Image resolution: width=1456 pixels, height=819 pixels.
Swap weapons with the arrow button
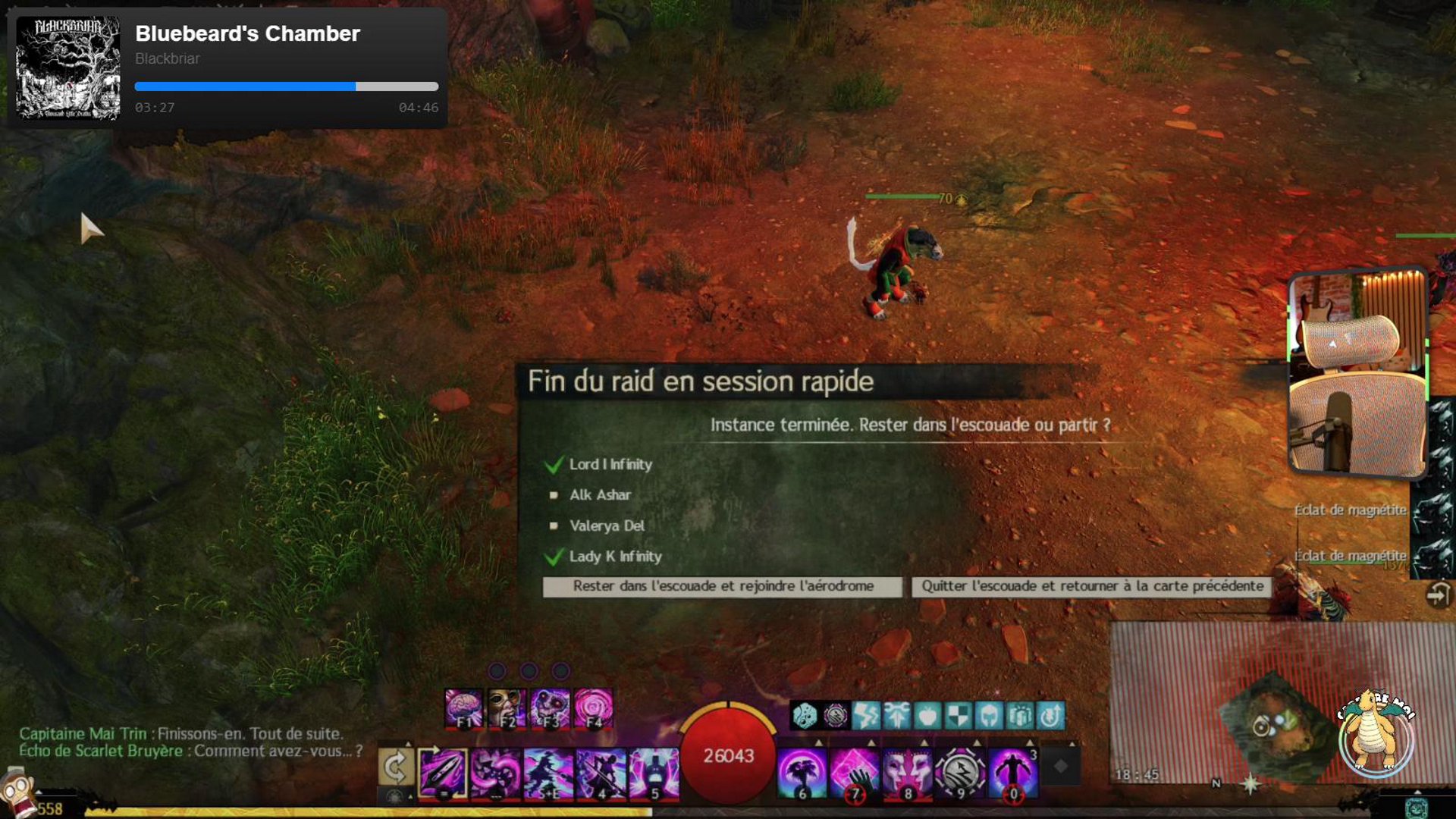click(396, 768)
